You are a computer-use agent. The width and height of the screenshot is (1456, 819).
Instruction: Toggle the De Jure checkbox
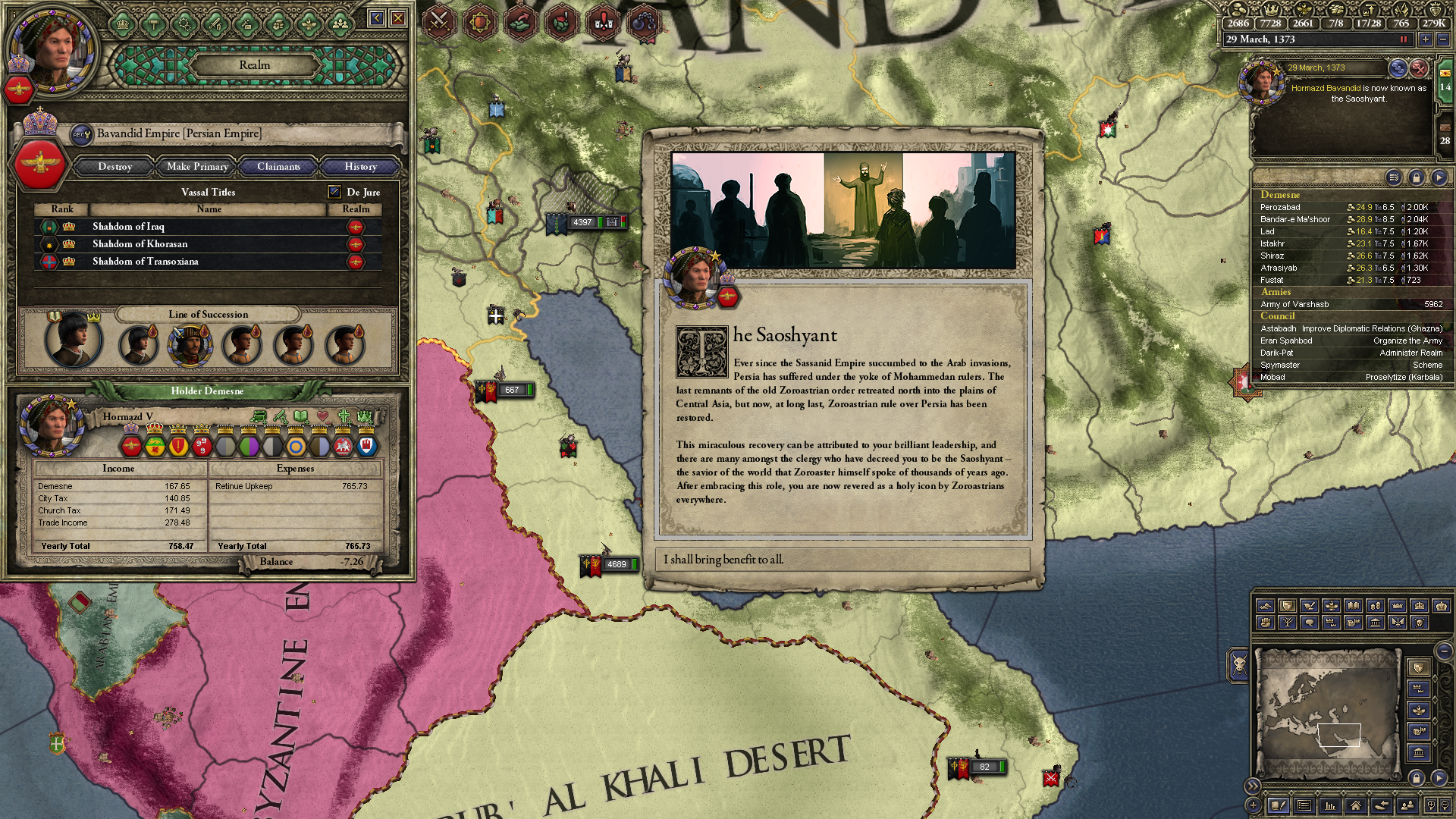point(334,192)
